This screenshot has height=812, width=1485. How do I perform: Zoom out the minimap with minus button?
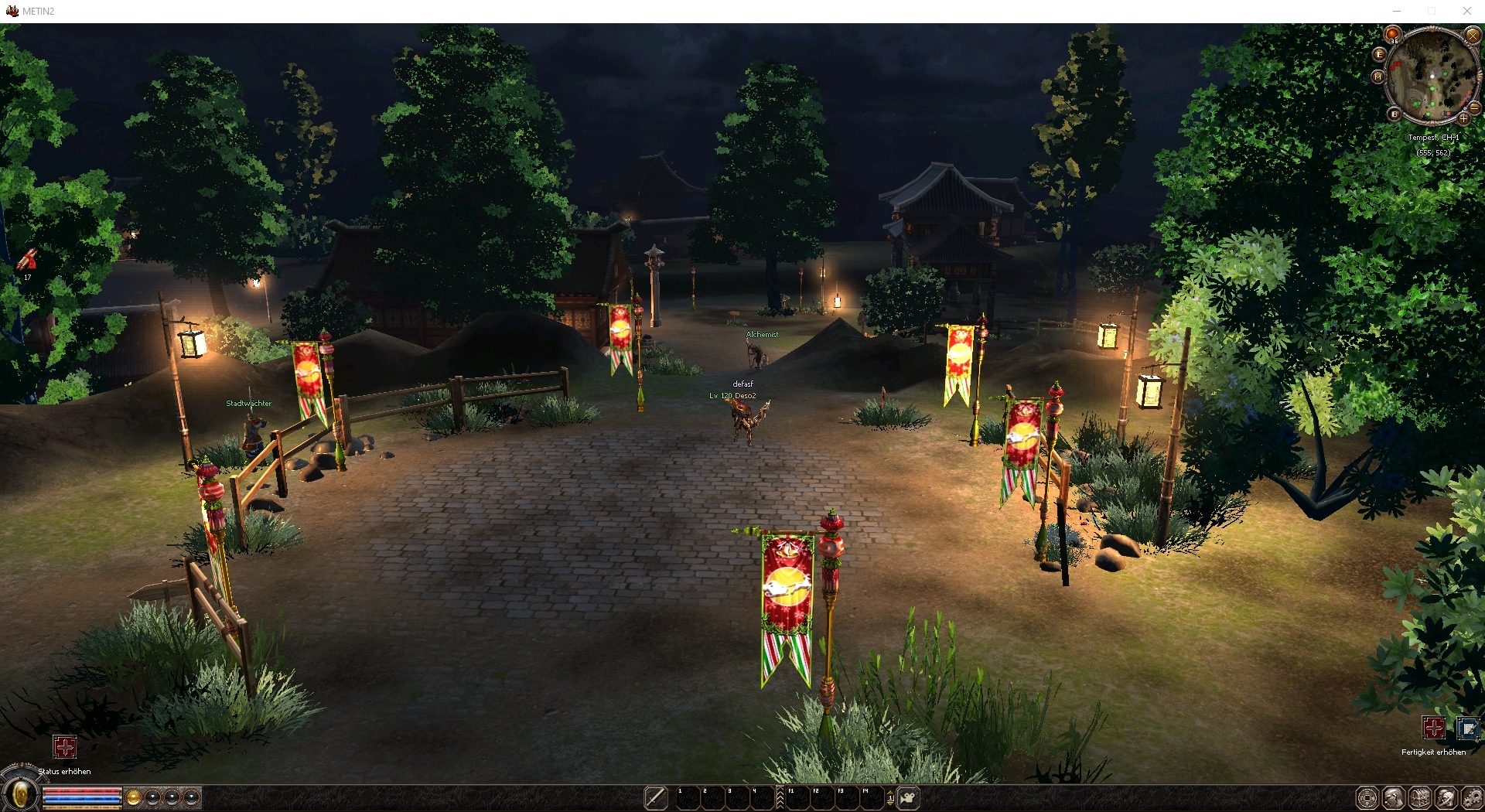click(1475, 108)
